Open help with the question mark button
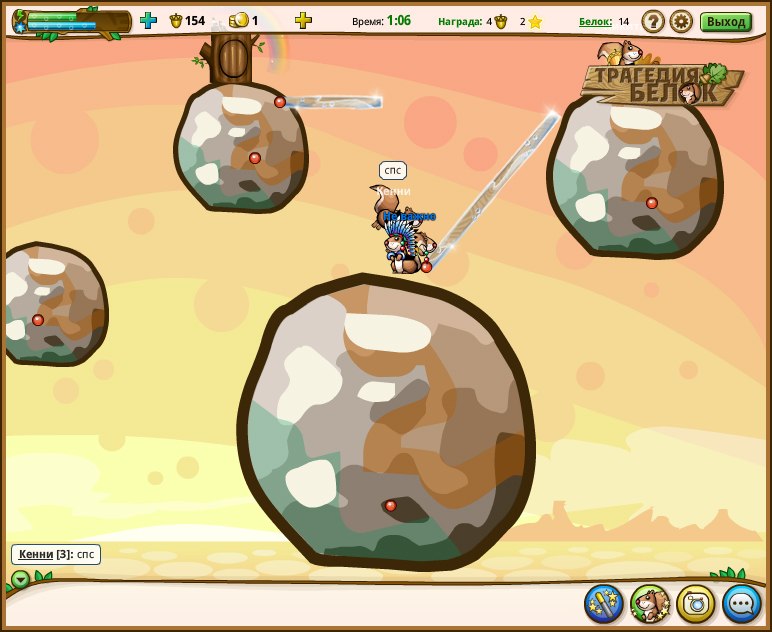Viewport: 772px width, 632px height. [653, 21]
